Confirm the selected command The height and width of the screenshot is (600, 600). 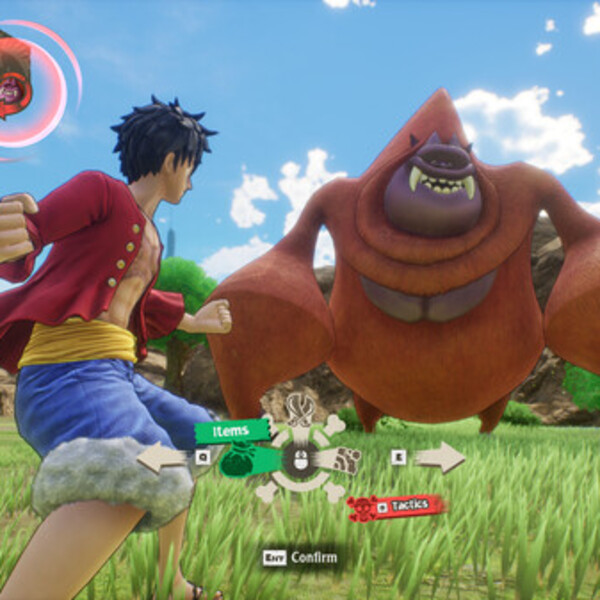tap(300, 557)
